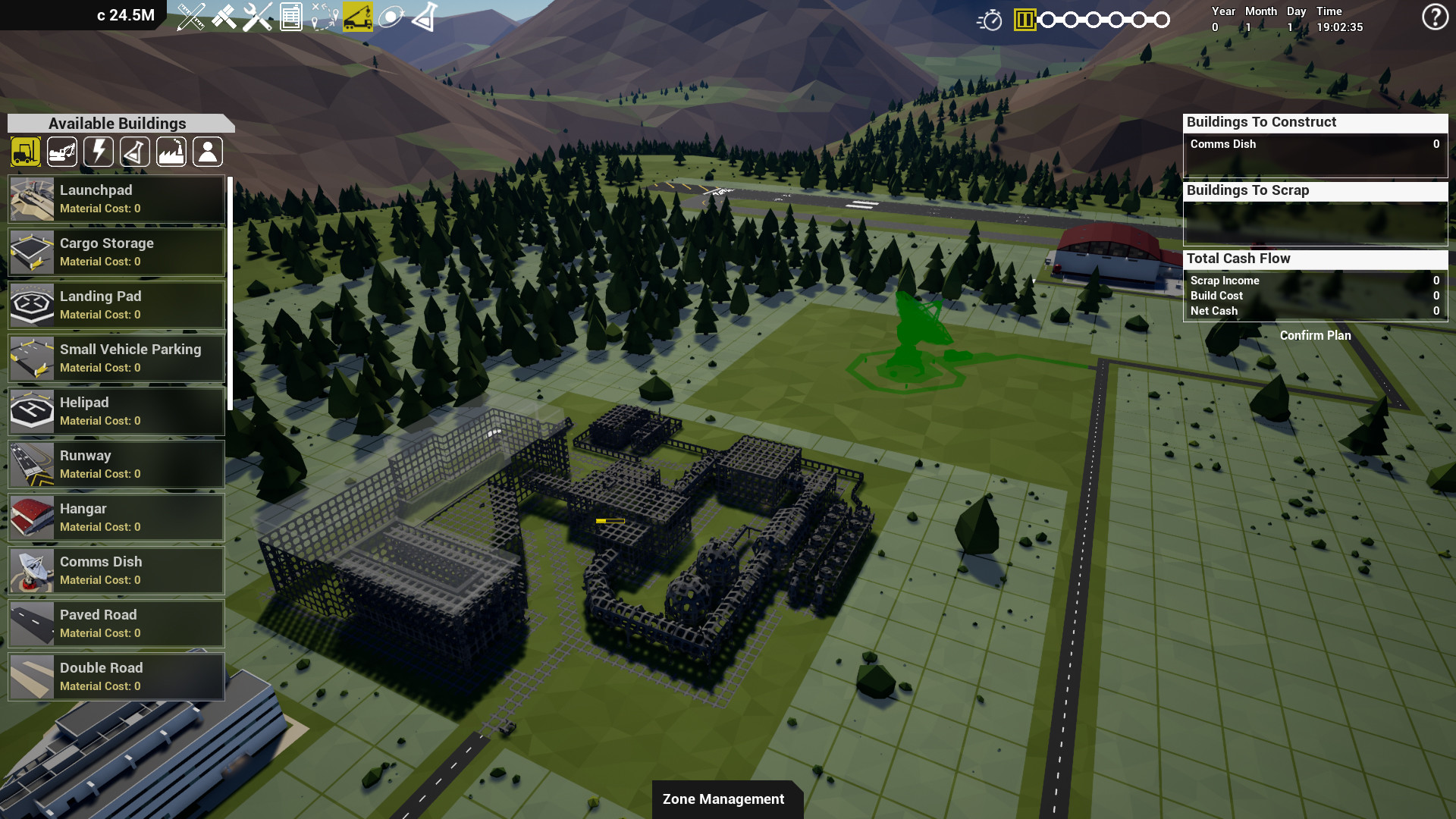Expand the Buildings To Construct panel
This screenshot has width=1456, height=819.
click(1314, 121)
